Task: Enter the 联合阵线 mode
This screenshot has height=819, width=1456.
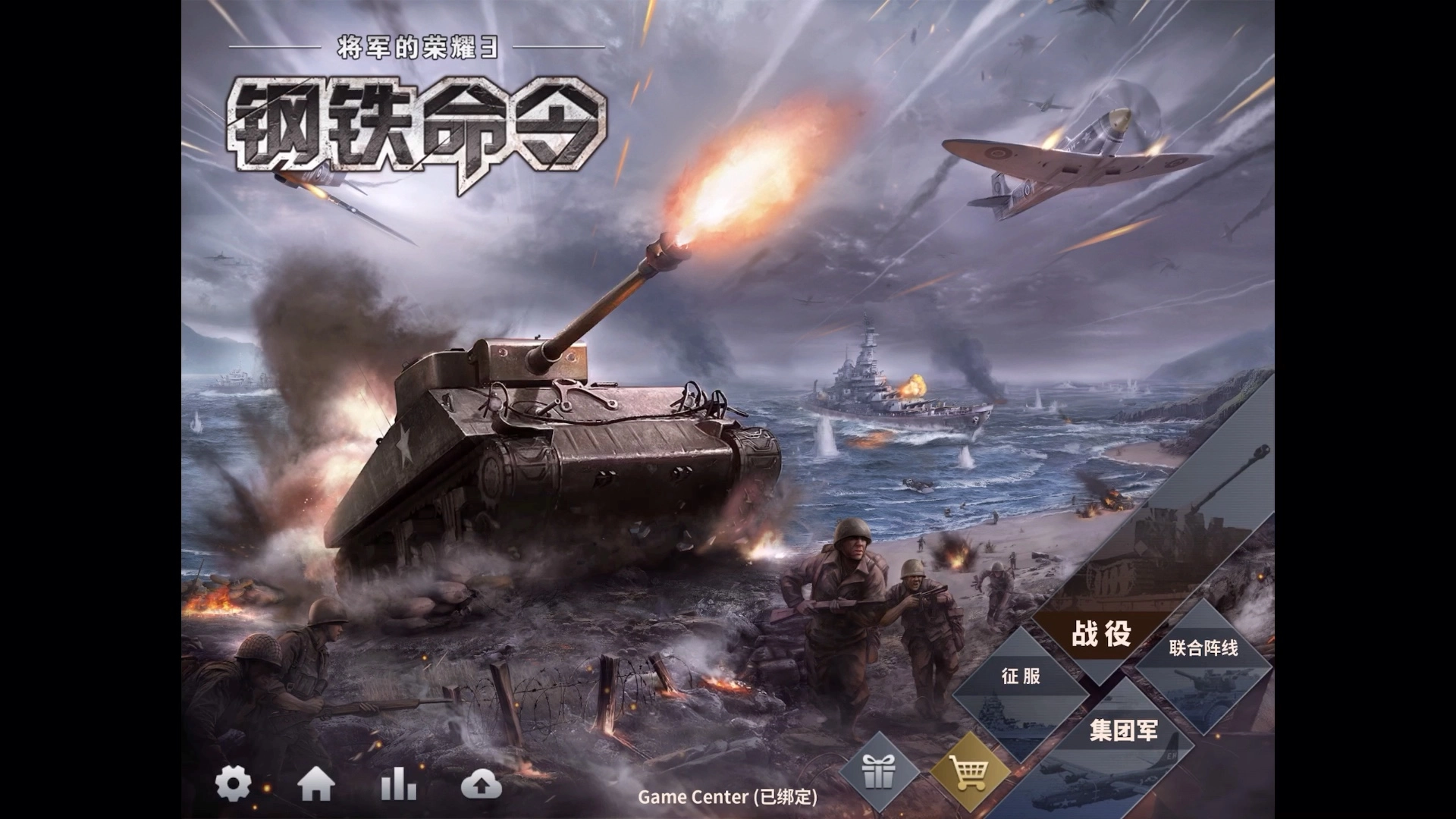Action: tap(1203, 649)
